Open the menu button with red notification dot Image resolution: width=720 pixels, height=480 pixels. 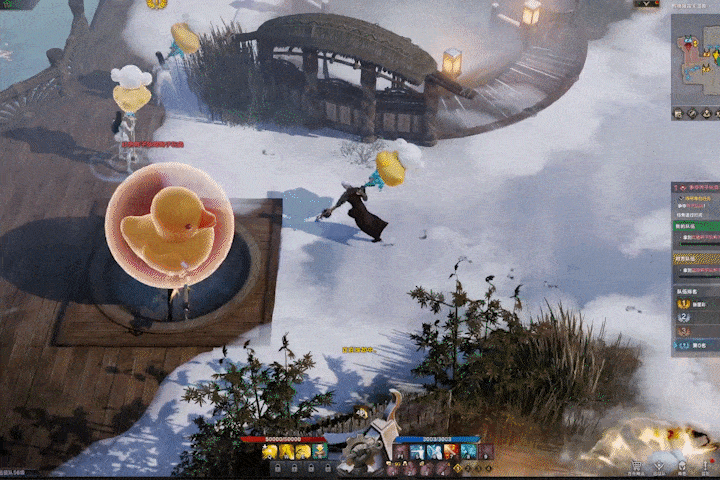(707, 464)
